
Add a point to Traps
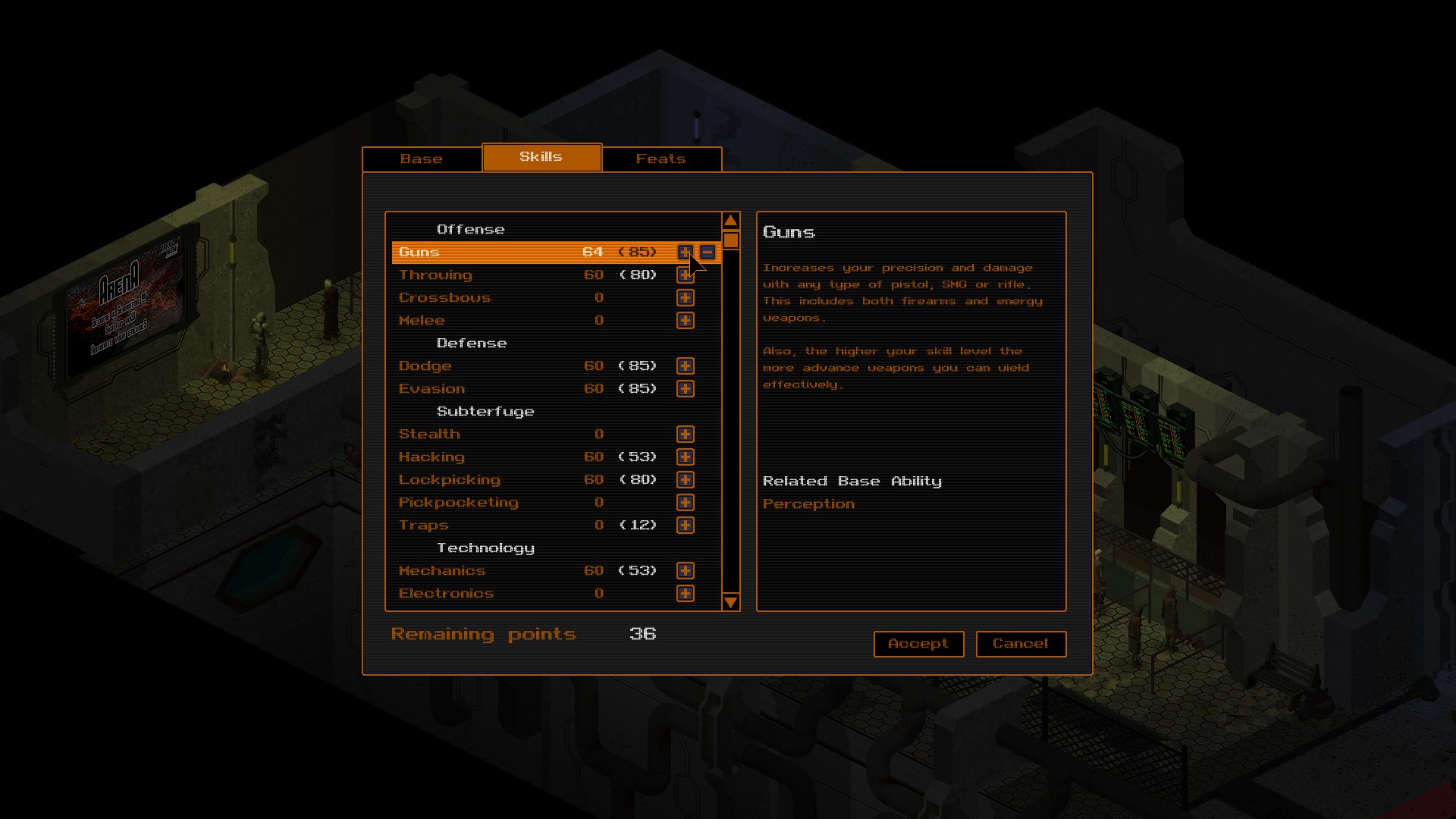685,525
